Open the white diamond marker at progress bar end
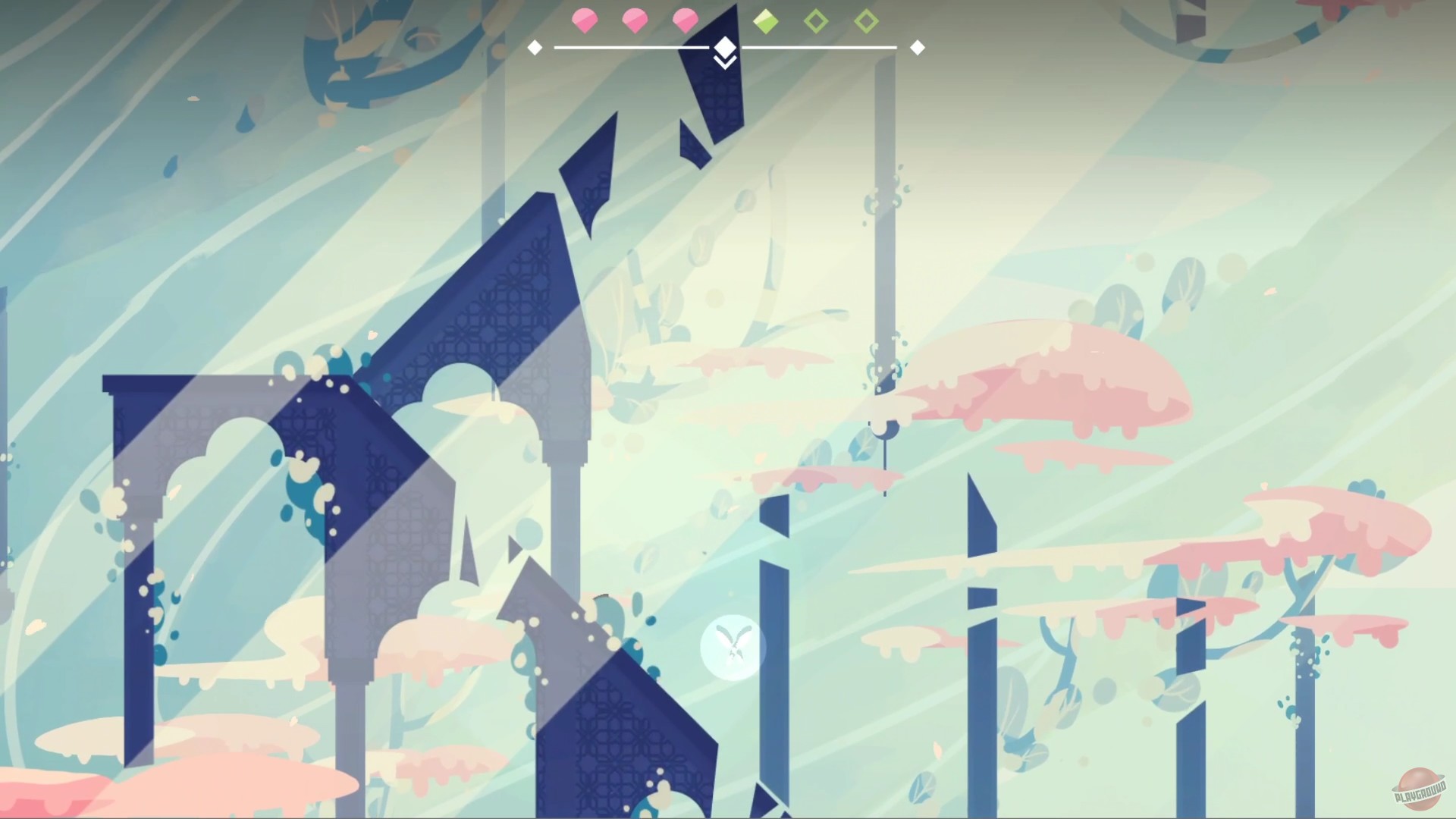 click(918, 47)
